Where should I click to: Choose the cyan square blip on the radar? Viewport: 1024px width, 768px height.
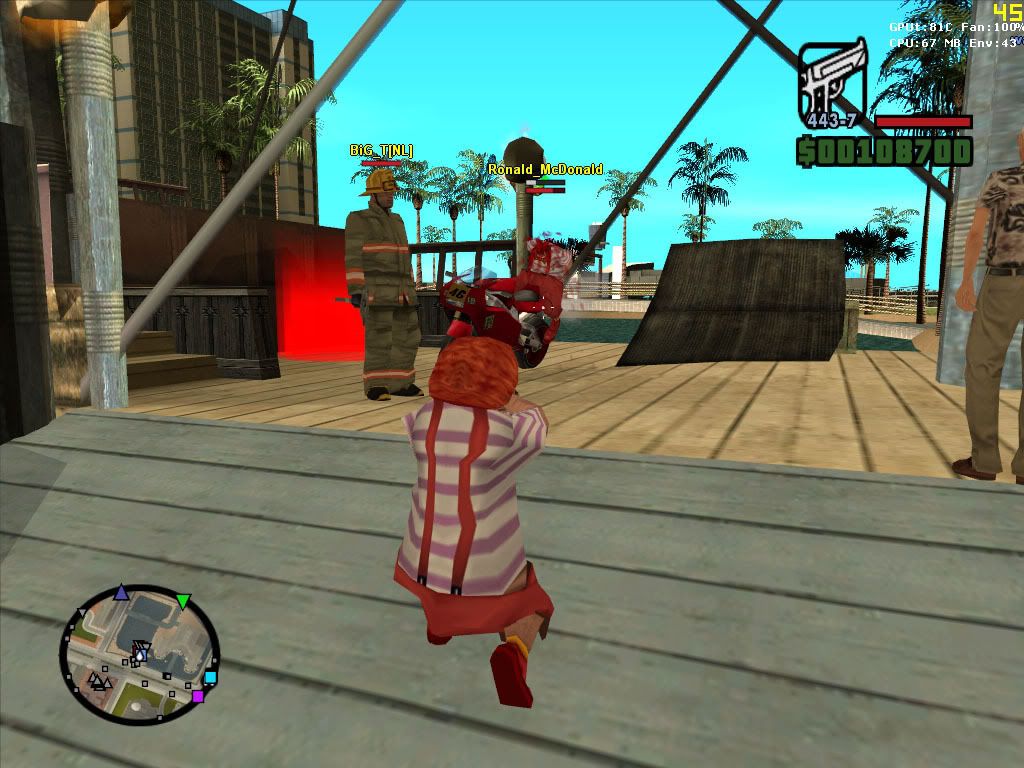[210, 677]
